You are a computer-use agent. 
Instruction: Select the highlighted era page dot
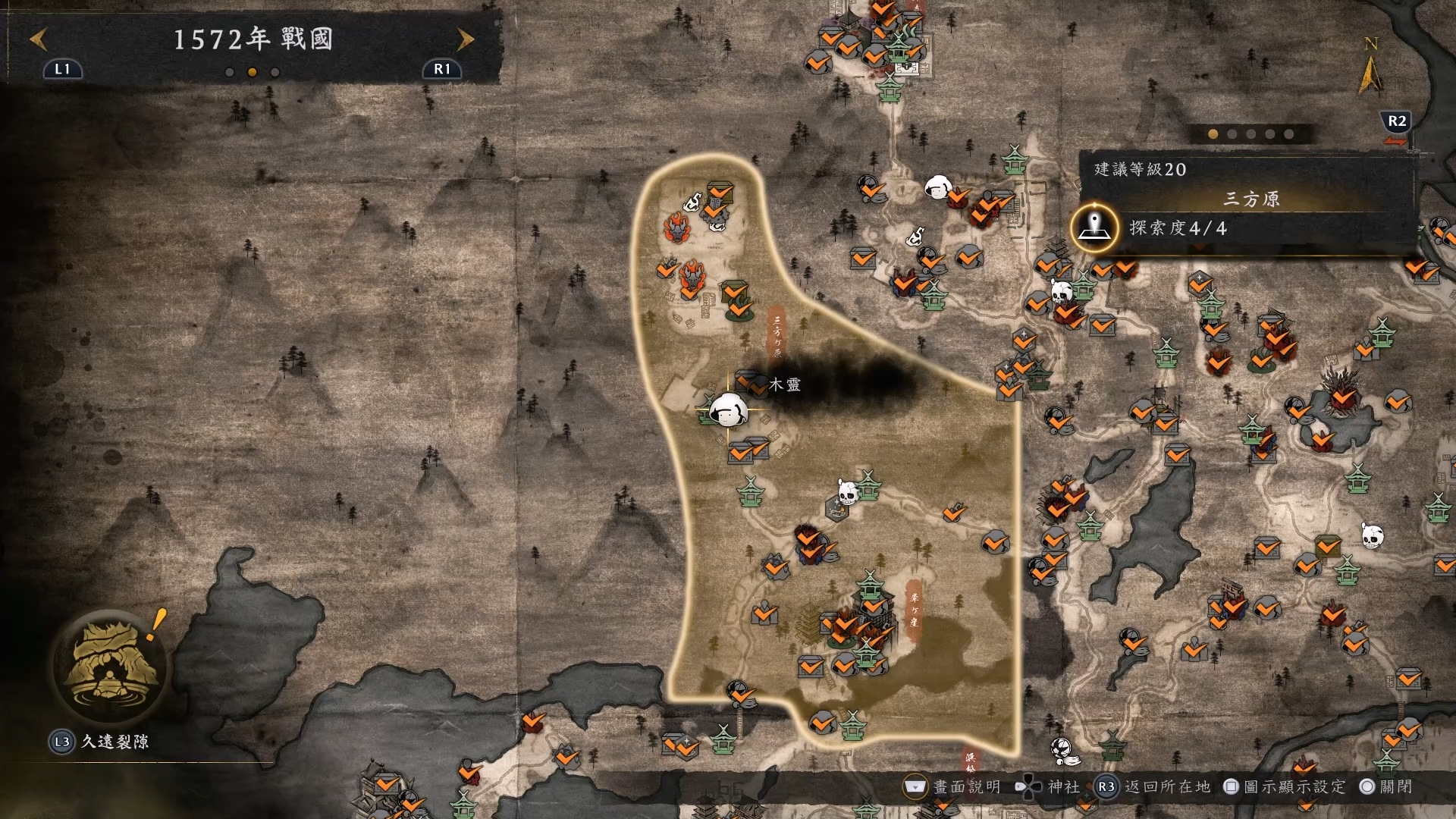click(253, 72)
